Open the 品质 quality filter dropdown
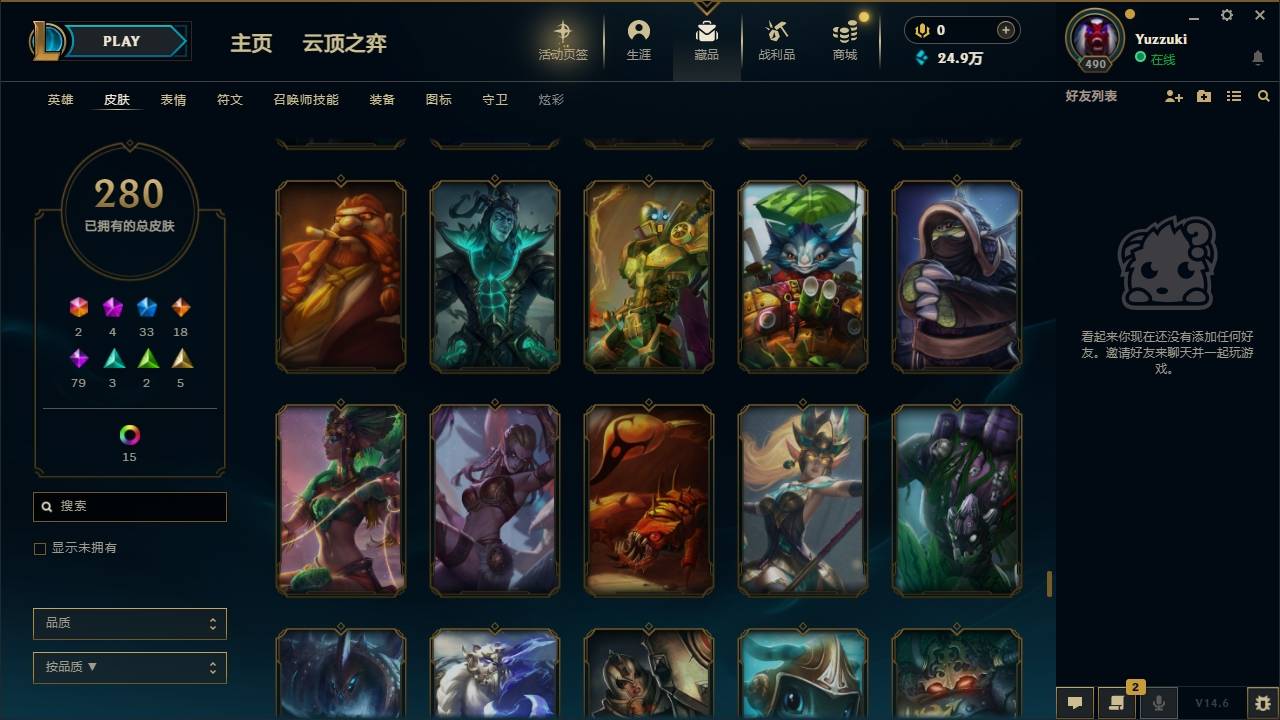Image resolution: width=1280 pixels, height=720 pixels. click(x=129, y=623)
